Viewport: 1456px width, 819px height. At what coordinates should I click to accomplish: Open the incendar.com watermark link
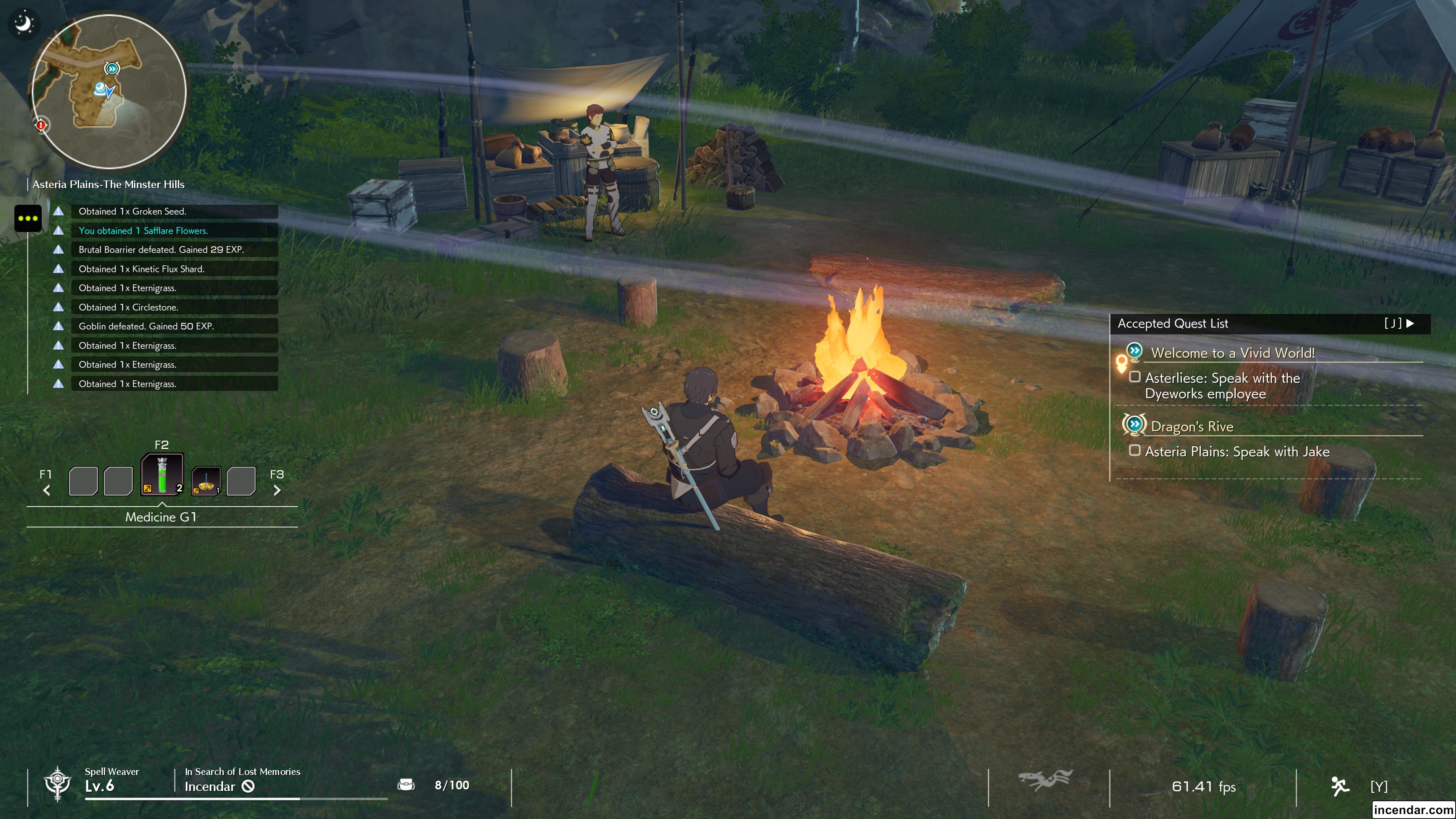pyautogui.click(x=1412, y=810)
